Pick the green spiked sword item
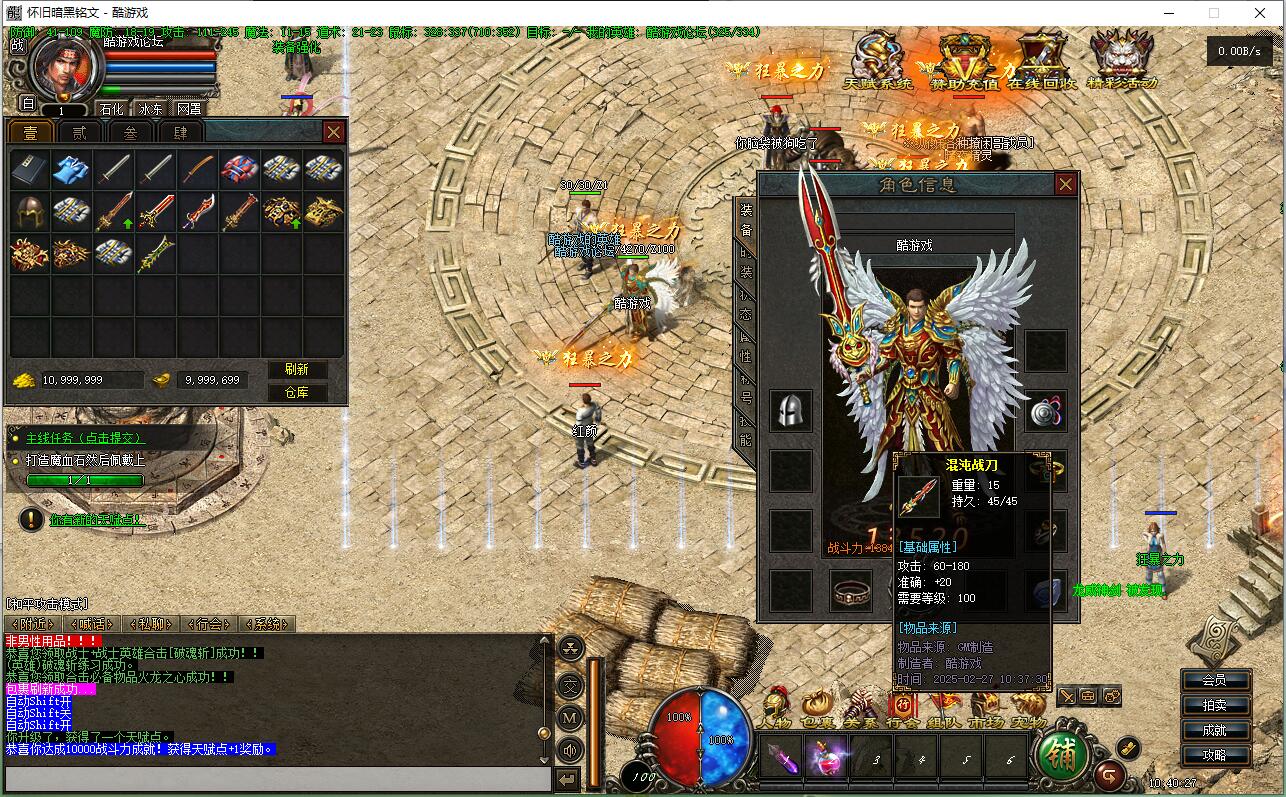This screenshot has width=1286, height=797. [x=156, y=253]
